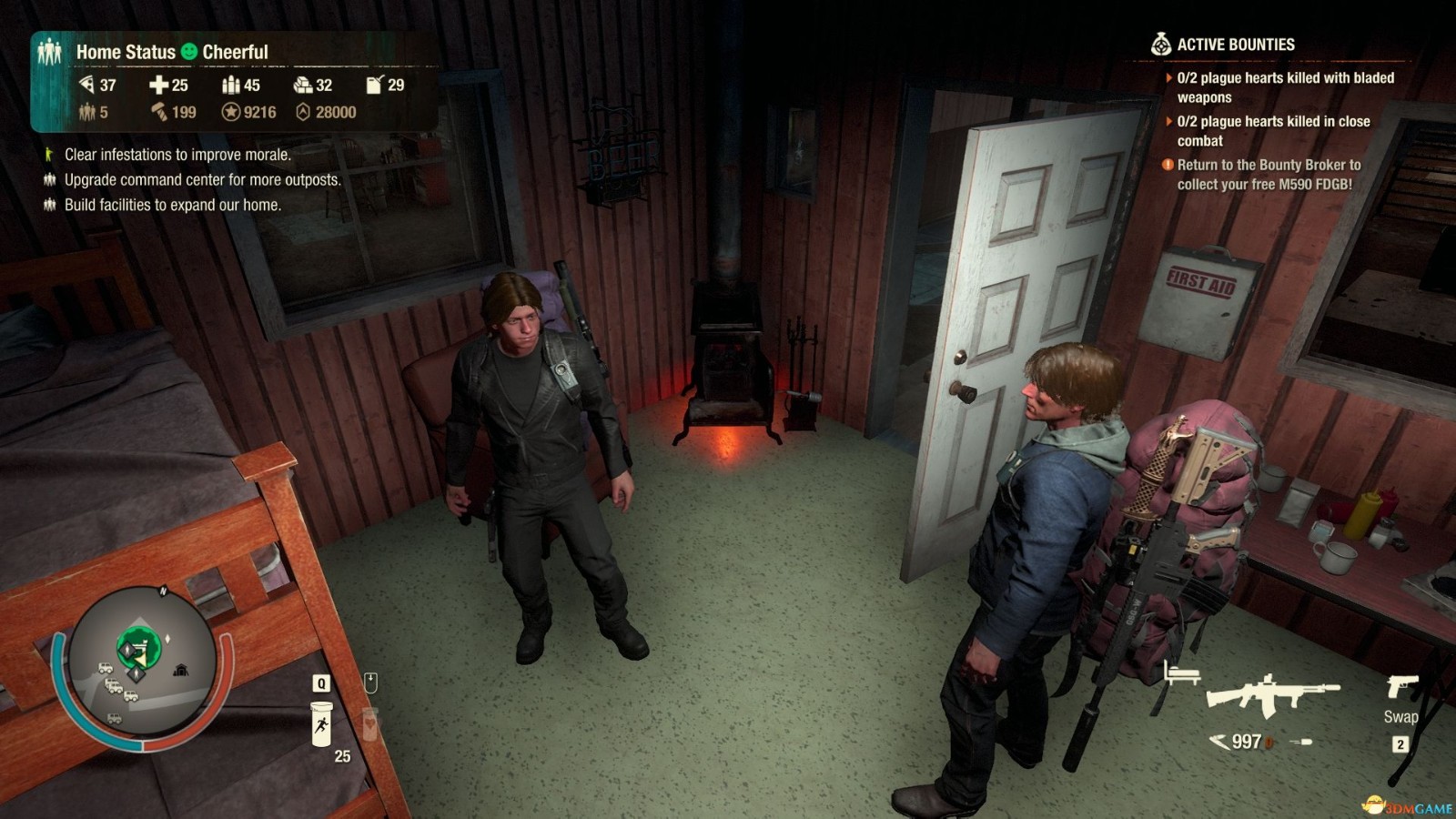Viewport: 1456px width, 819px height.
Task: Click the Cheerful morale smiley icon
Action: pyautogui.click(x=188, y=52)
